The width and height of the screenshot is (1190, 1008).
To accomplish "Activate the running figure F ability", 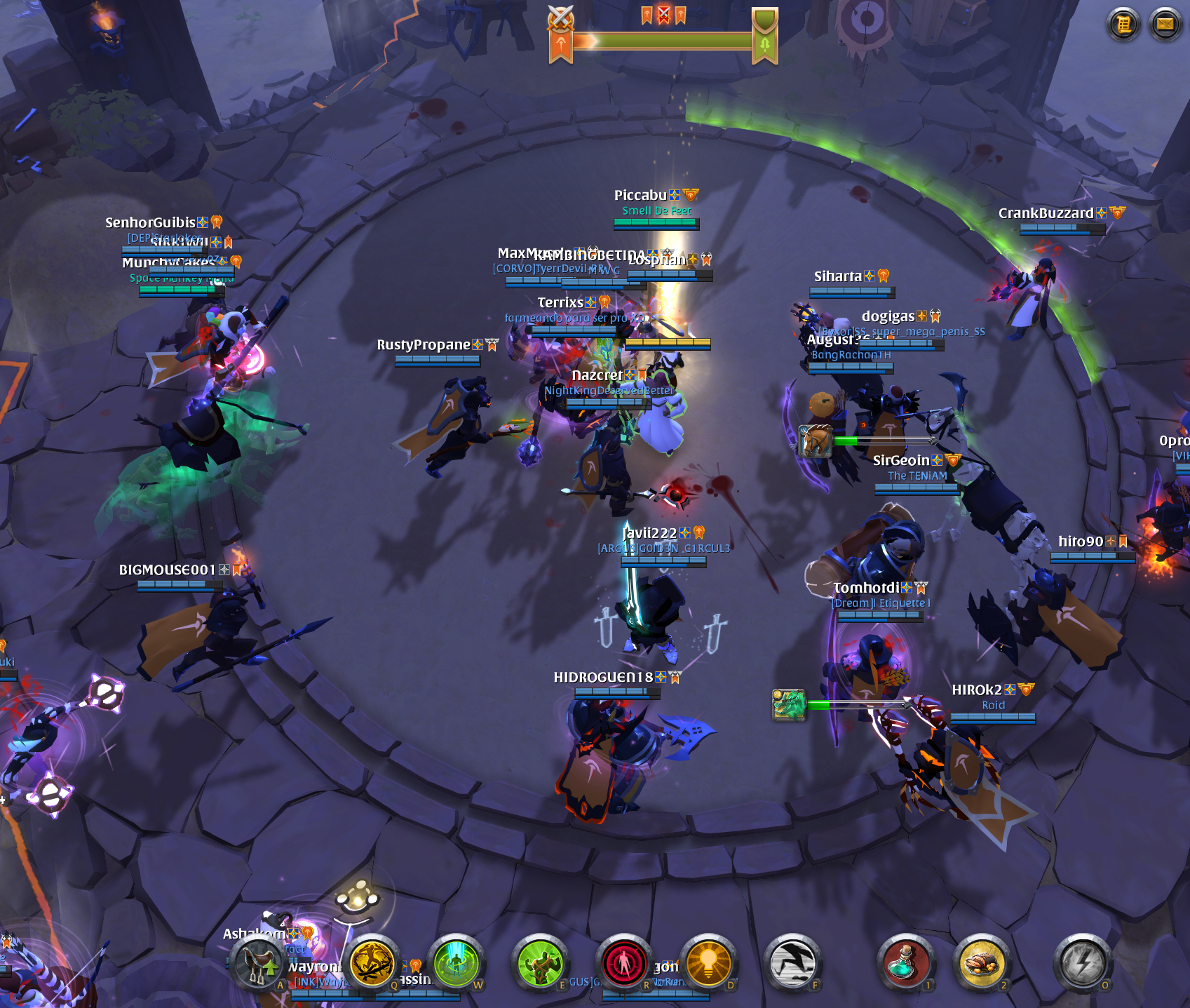I will 792,962.
